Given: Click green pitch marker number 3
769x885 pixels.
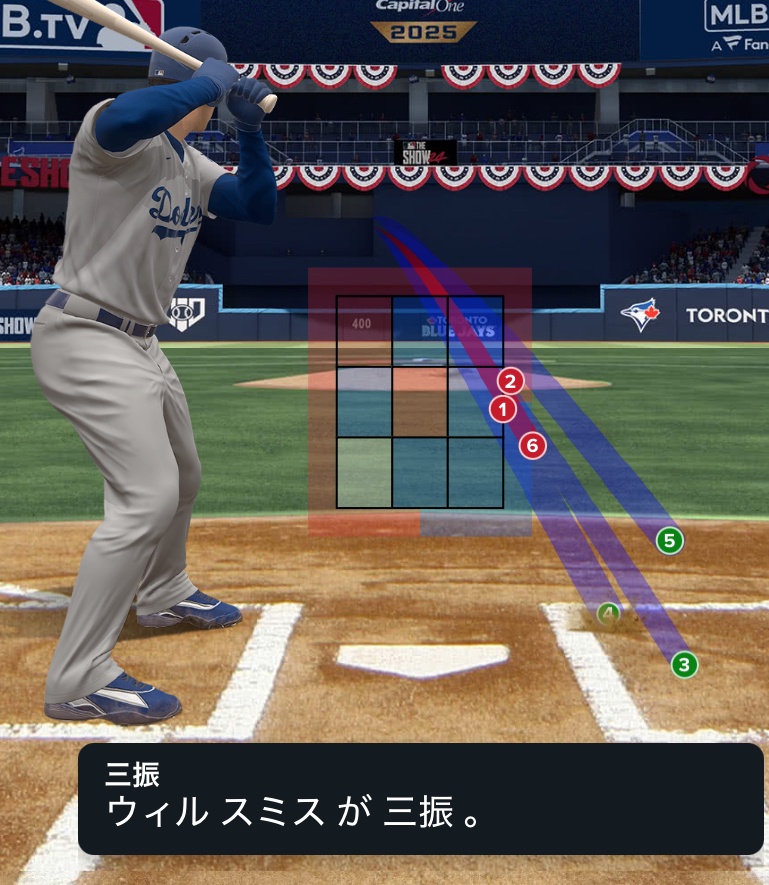Looking at the screenshot, I should point(684,664).
